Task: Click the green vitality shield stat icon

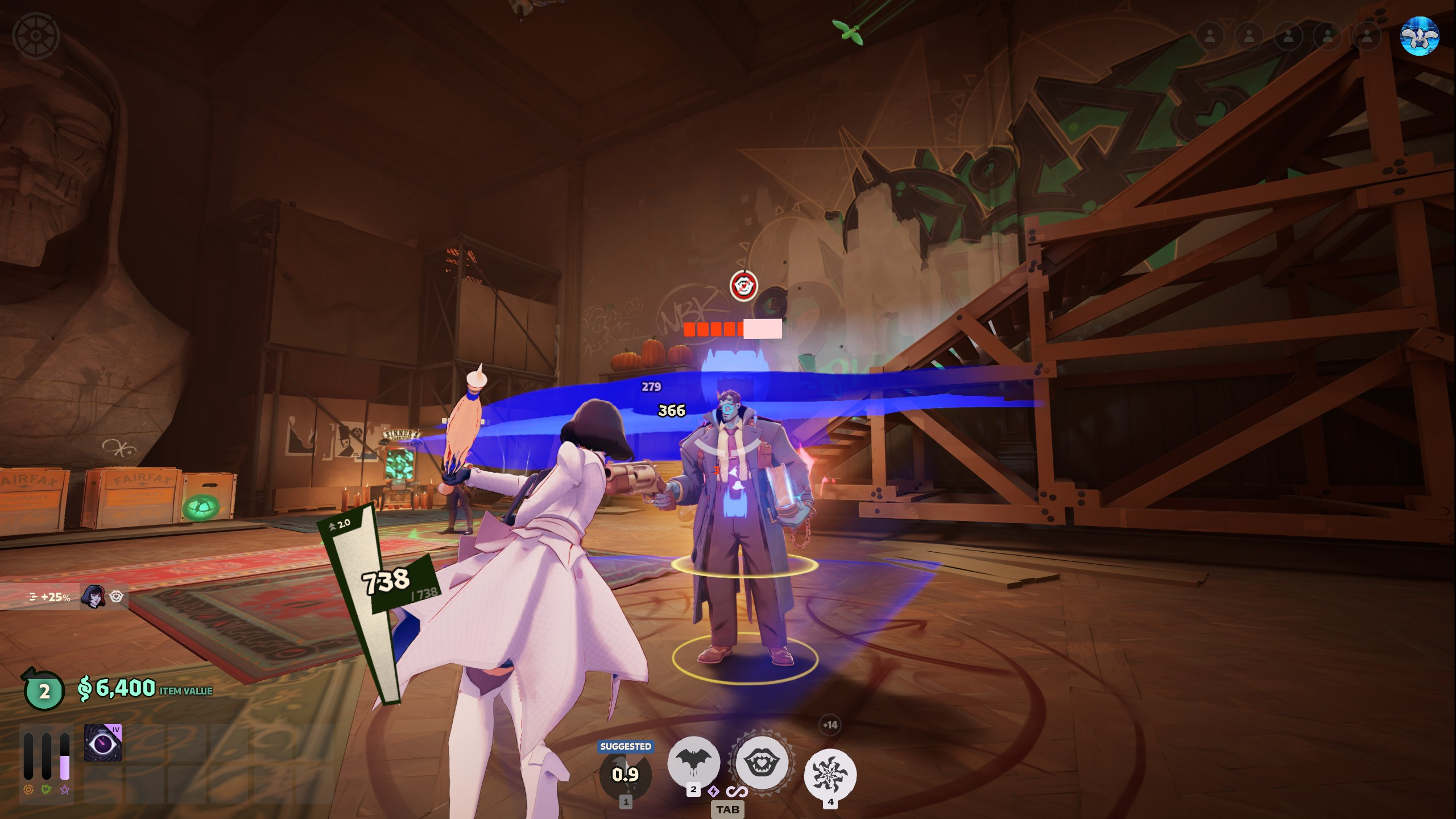Action: coord(47,789)
